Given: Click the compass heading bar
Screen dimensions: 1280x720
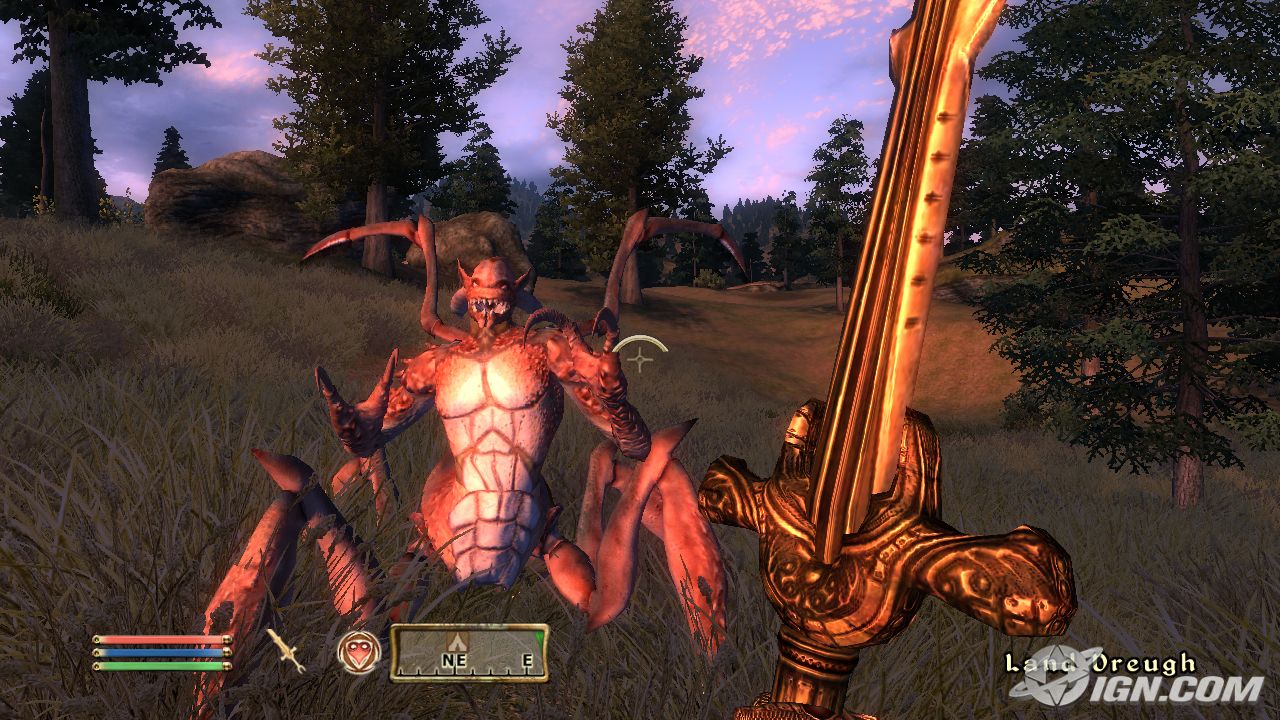Looking at the screenshot, I should click(469, 652).
